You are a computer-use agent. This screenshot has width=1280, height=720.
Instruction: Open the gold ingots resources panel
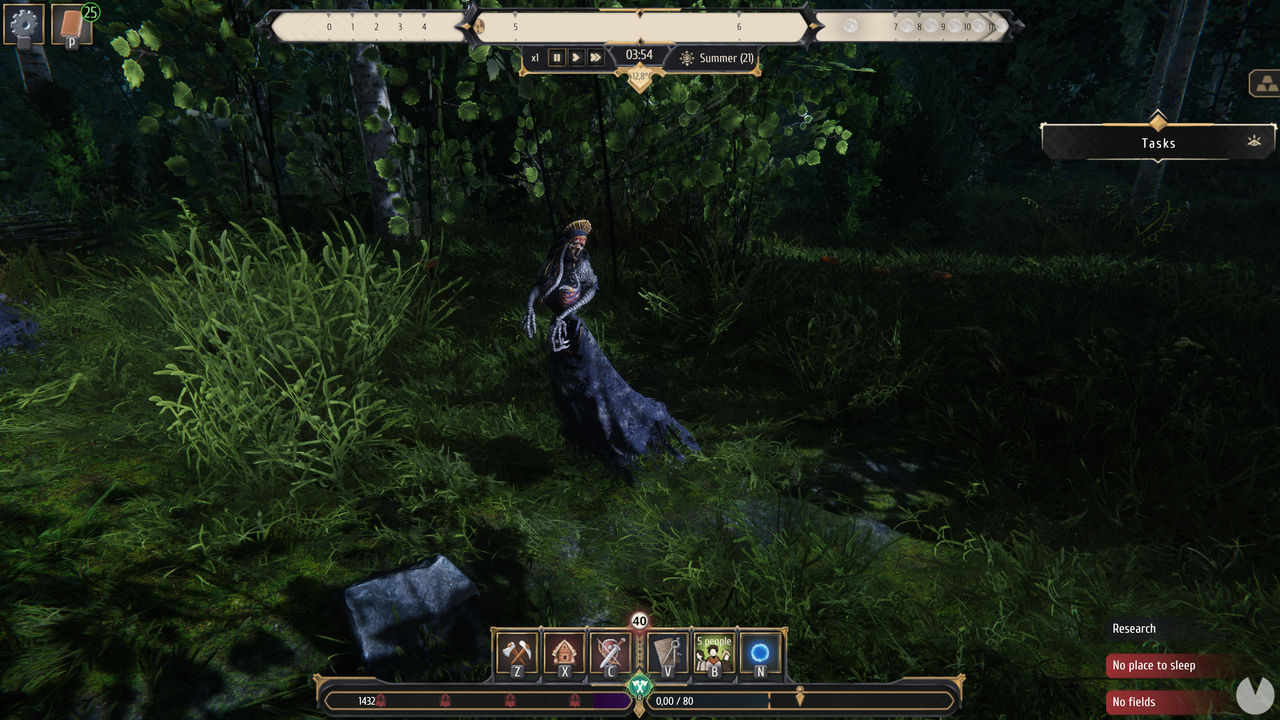pos(1265,84)
